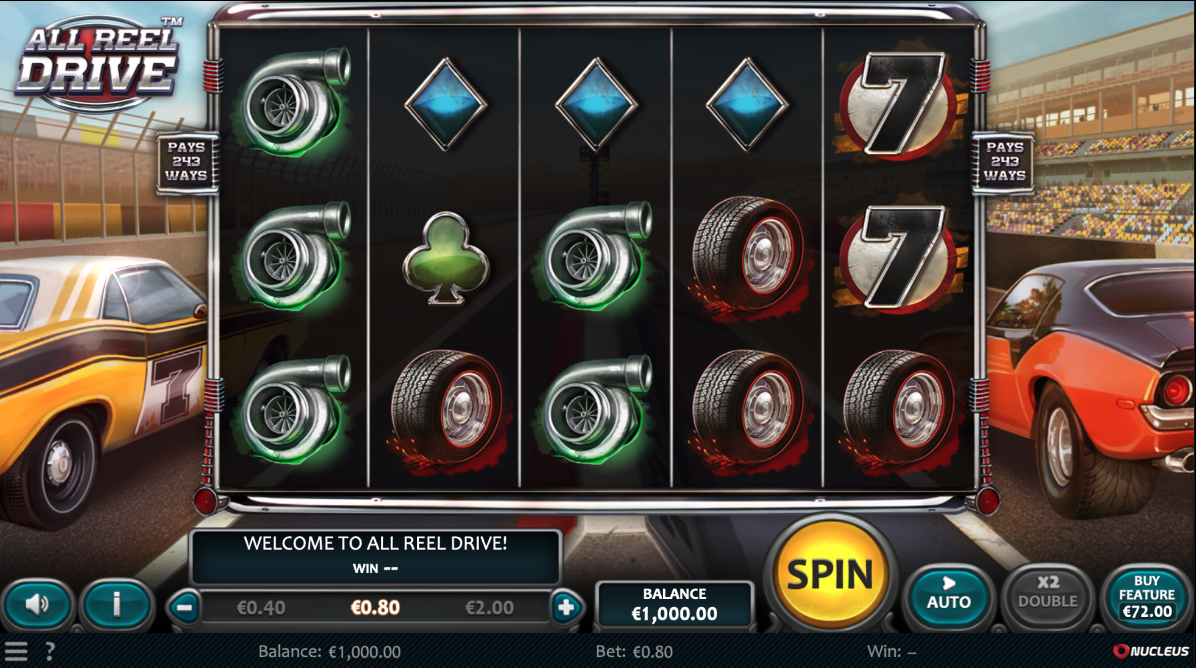
Task: Spin the reels with the yellow SPIN button
Action: point(831,574)
